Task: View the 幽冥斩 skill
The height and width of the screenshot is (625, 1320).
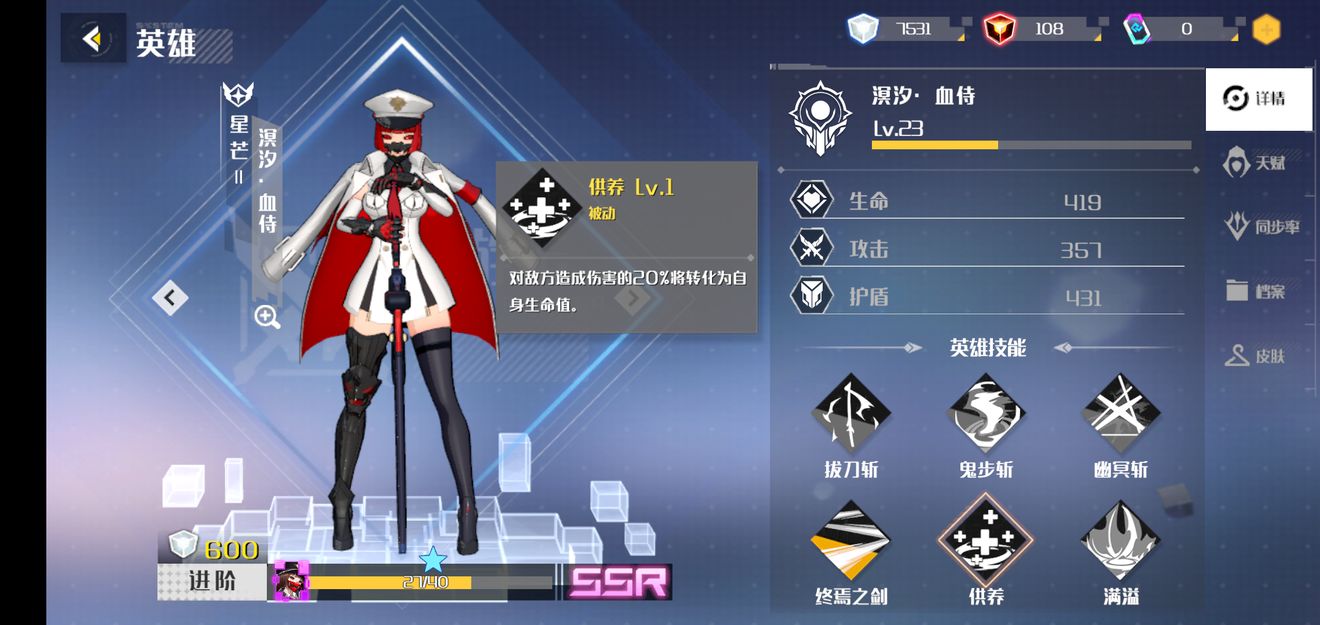Action: click(1121, 413)
